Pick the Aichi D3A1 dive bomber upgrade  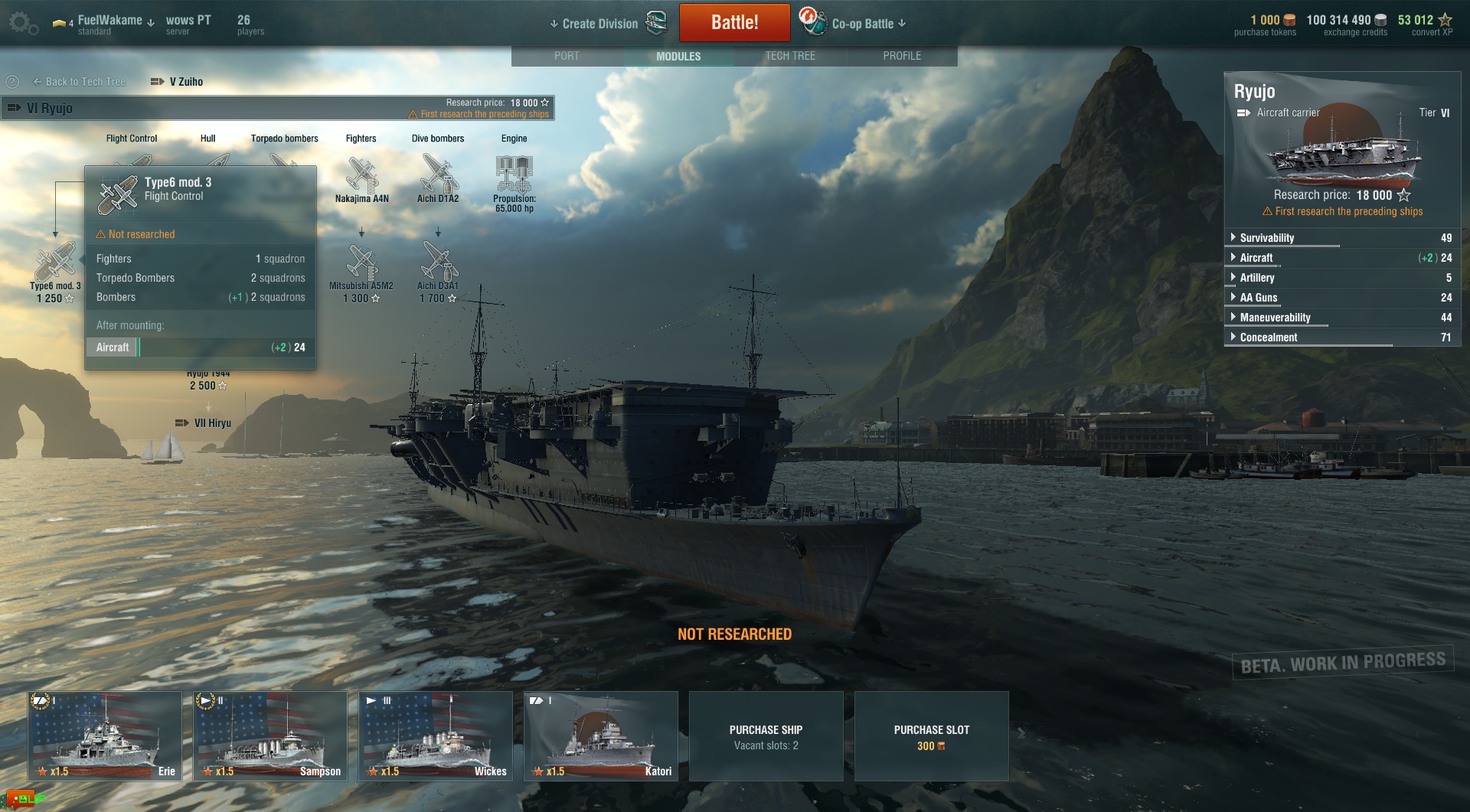coord(438,264)
